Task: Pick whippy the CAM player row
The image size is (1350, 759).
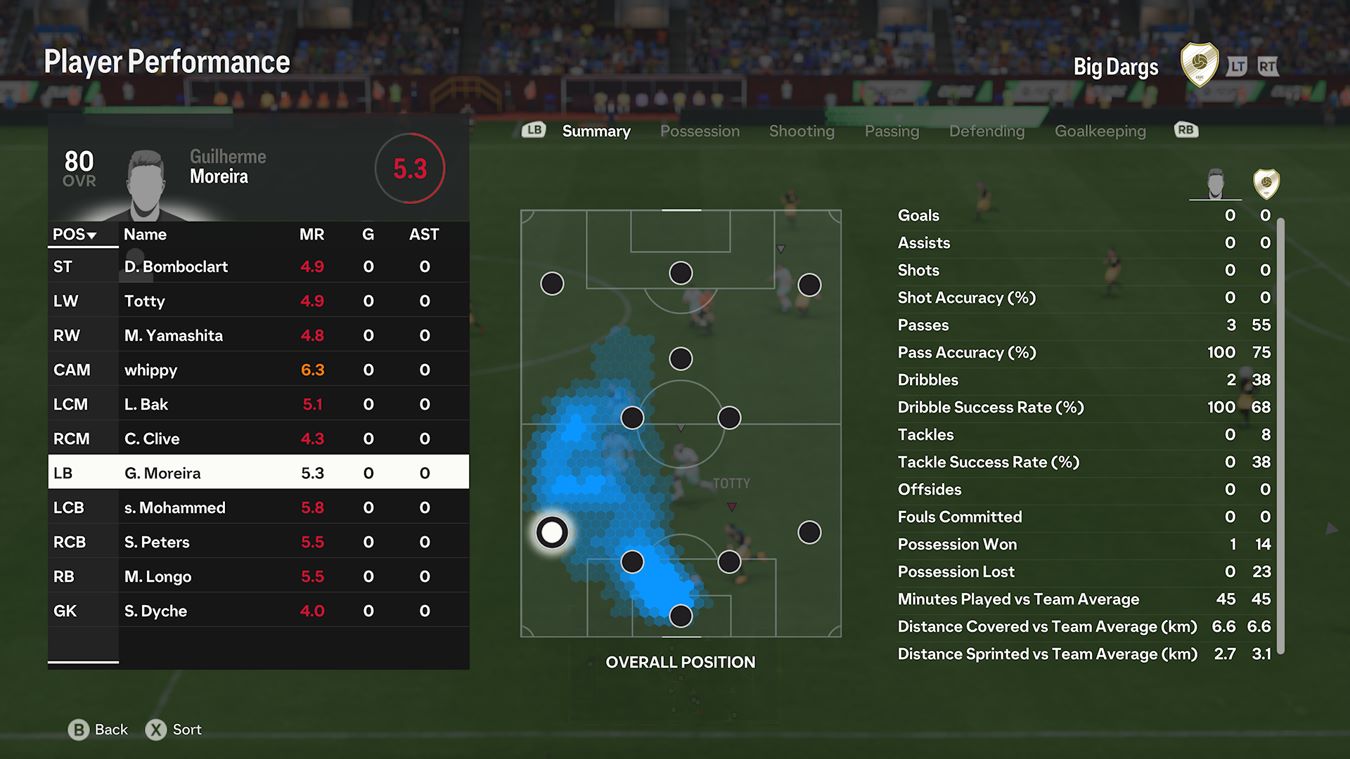Action: pos(258,370)
